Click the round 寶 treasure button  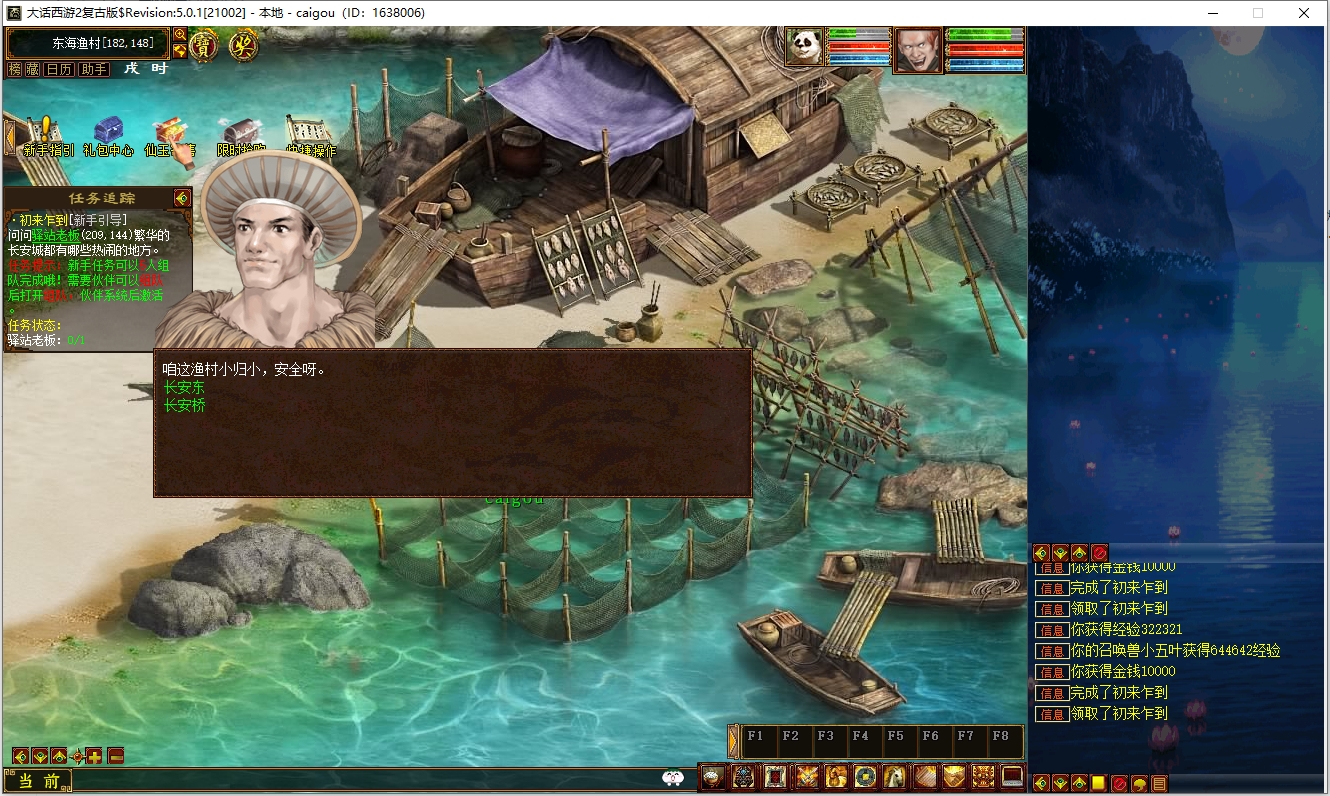click(205, 45)
